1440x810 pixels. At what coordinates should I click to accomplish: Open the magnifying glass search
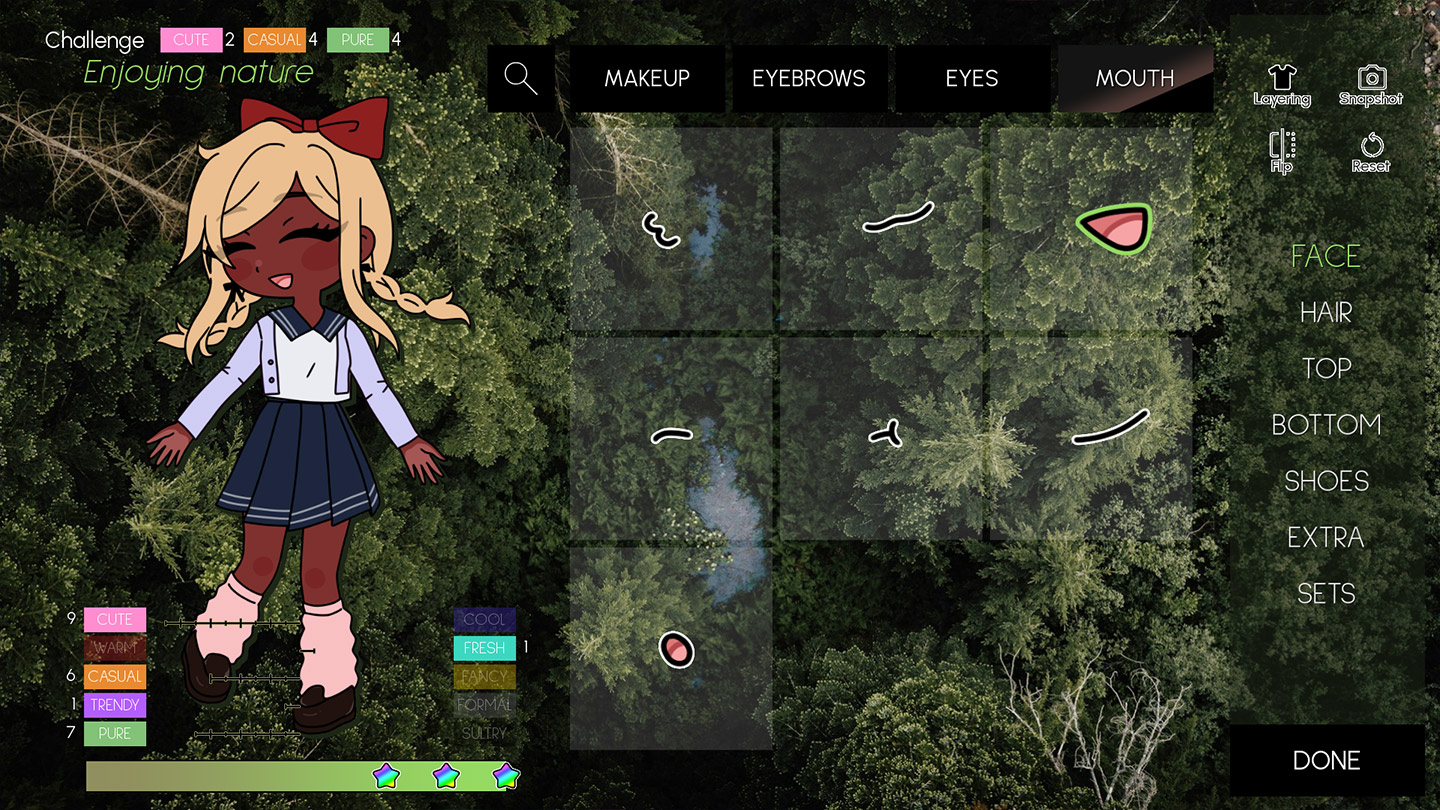click(521, 78)
